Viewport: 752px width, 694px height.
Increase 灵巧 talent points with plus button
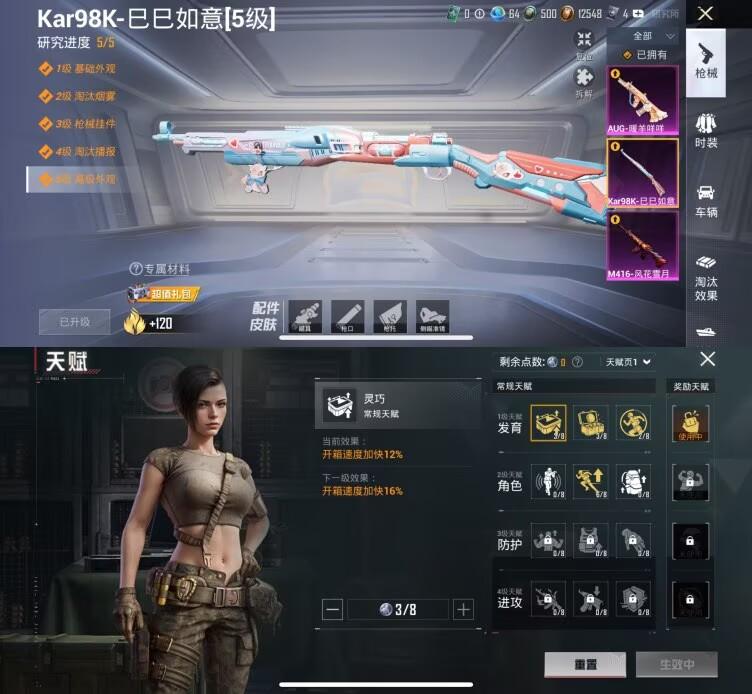click(463, 609)
